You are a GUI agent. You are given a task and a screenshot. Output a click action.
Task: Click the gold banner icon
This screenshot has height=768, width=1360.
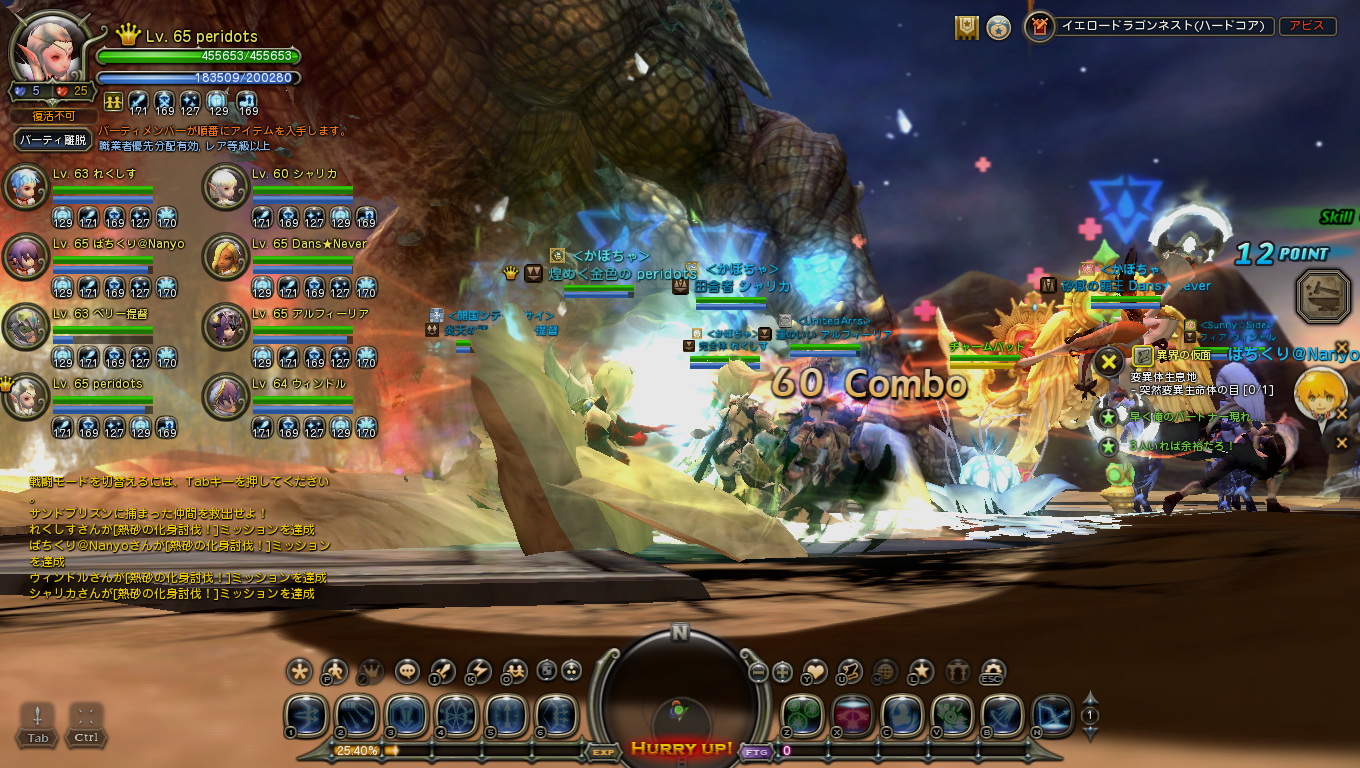click(x=966, y=28)
